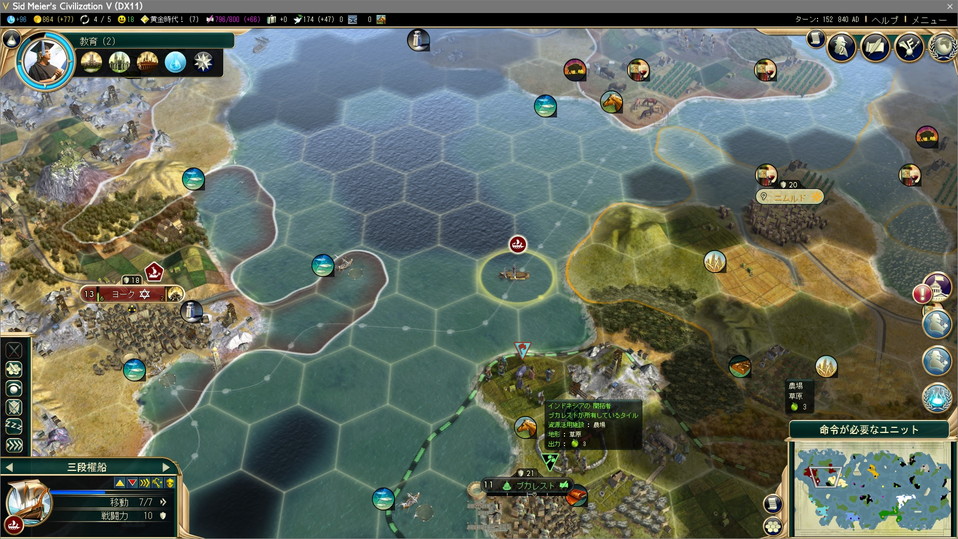
Task: Open the world congress globe icon
Action: 941,46
